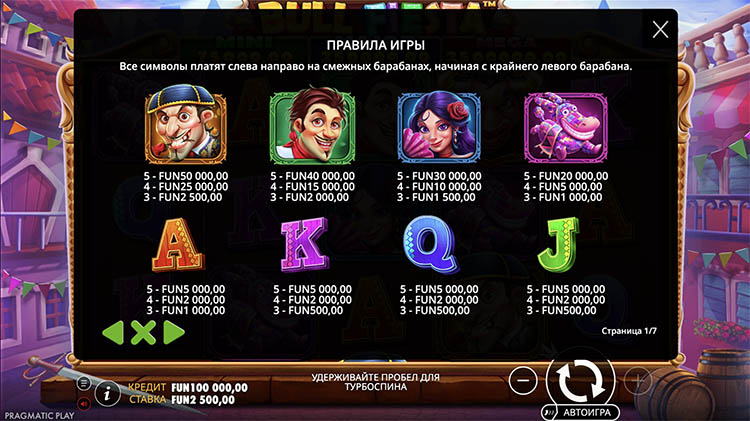
Task: Click the green X between the page arrows
Action: 144,332
